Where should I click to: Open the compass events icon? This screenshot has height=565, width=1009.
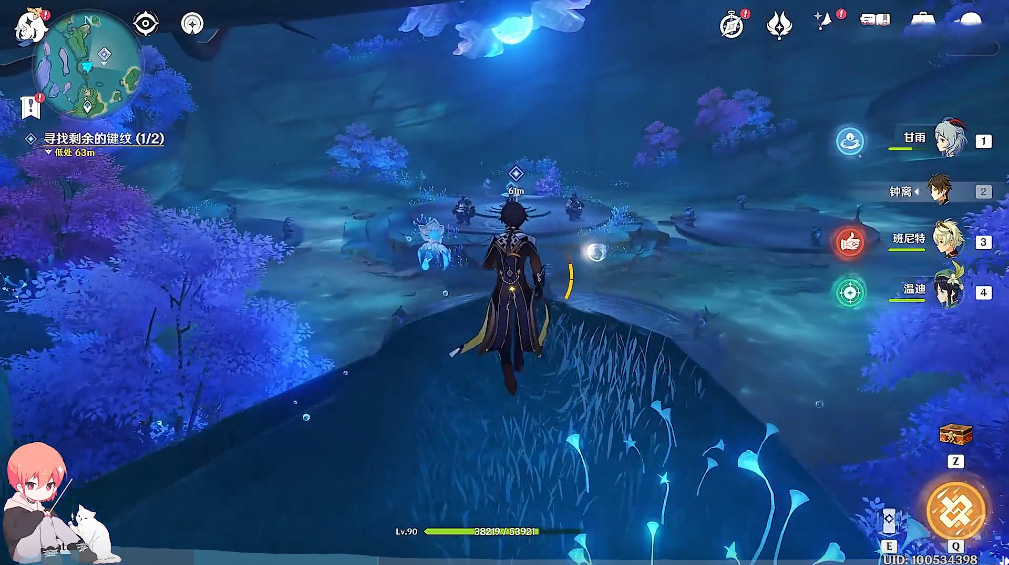pyautogui.click(x=732, y=25)
